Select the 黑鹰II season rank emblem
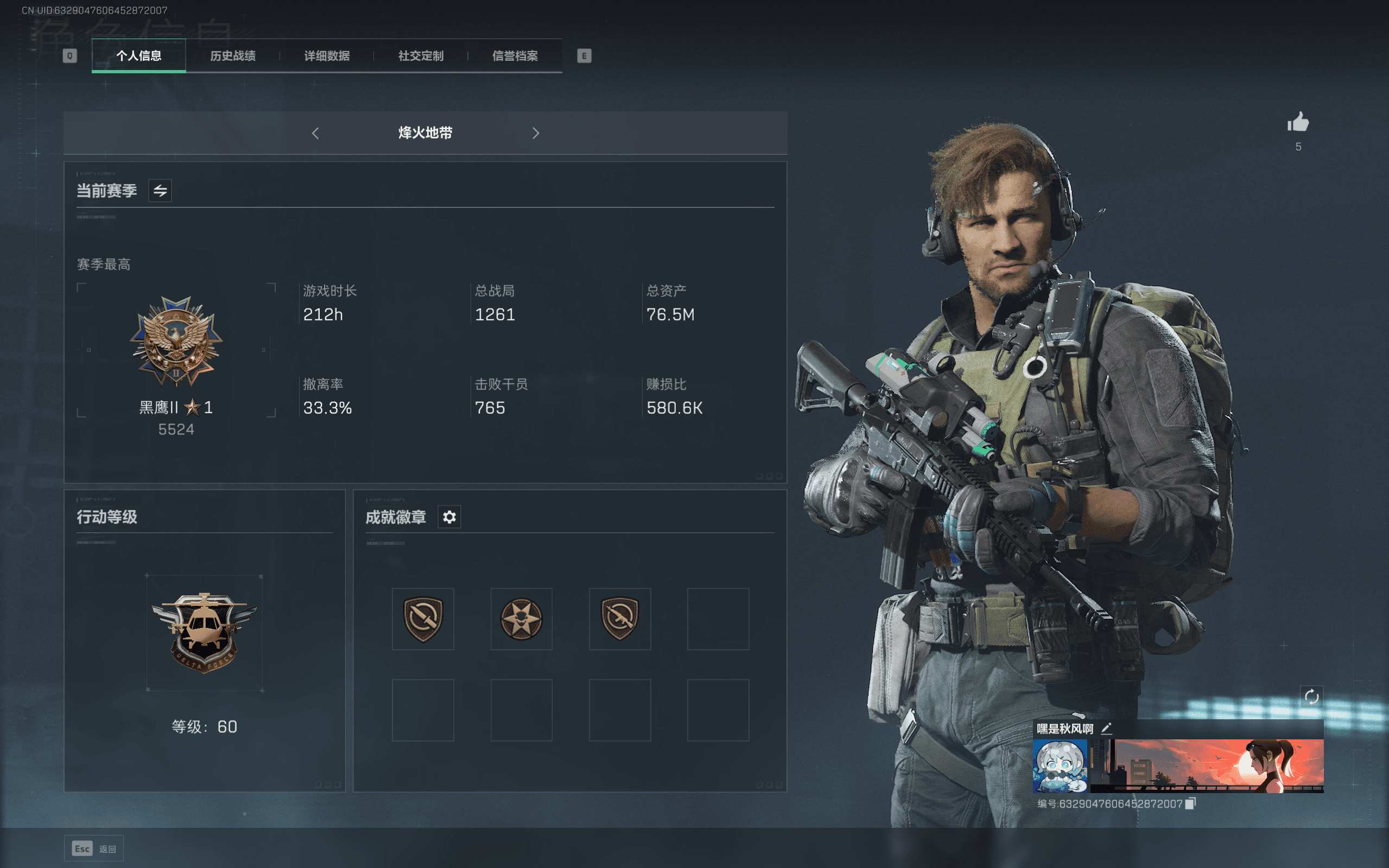This screenshot has width=1389, height=868. click(176, 341)
